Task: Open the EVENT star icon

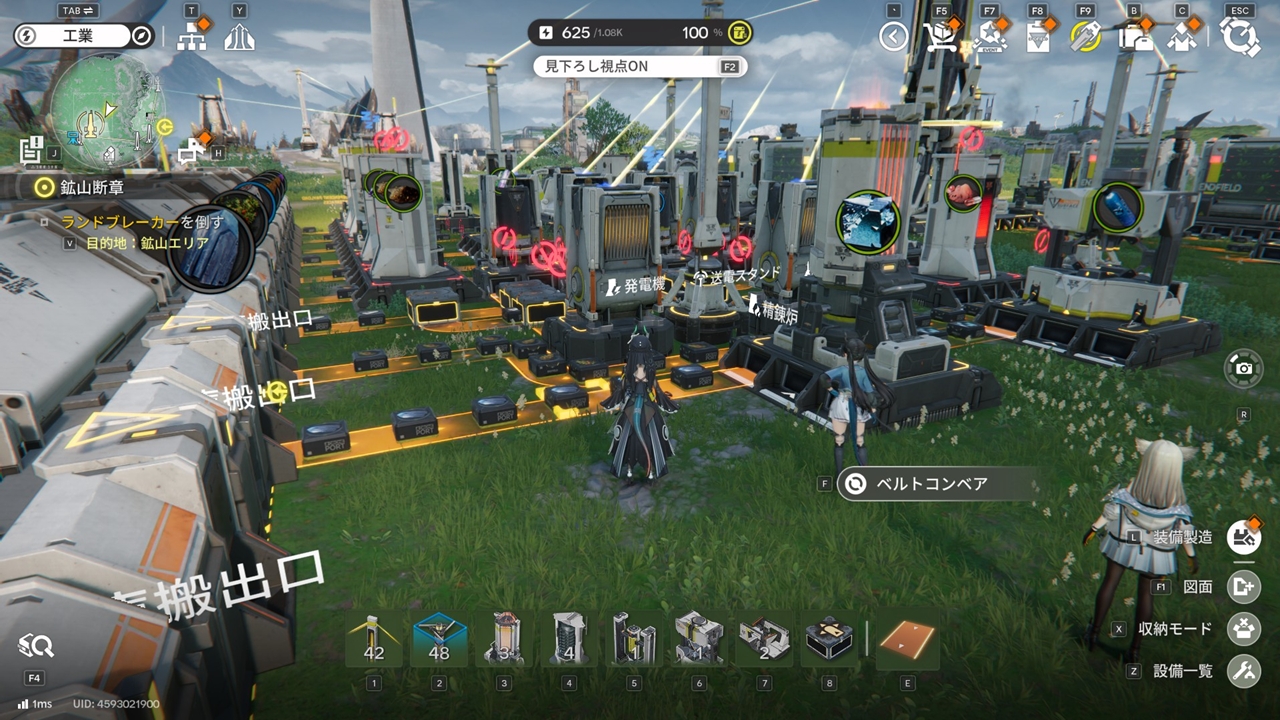Action: coord(989,38)
